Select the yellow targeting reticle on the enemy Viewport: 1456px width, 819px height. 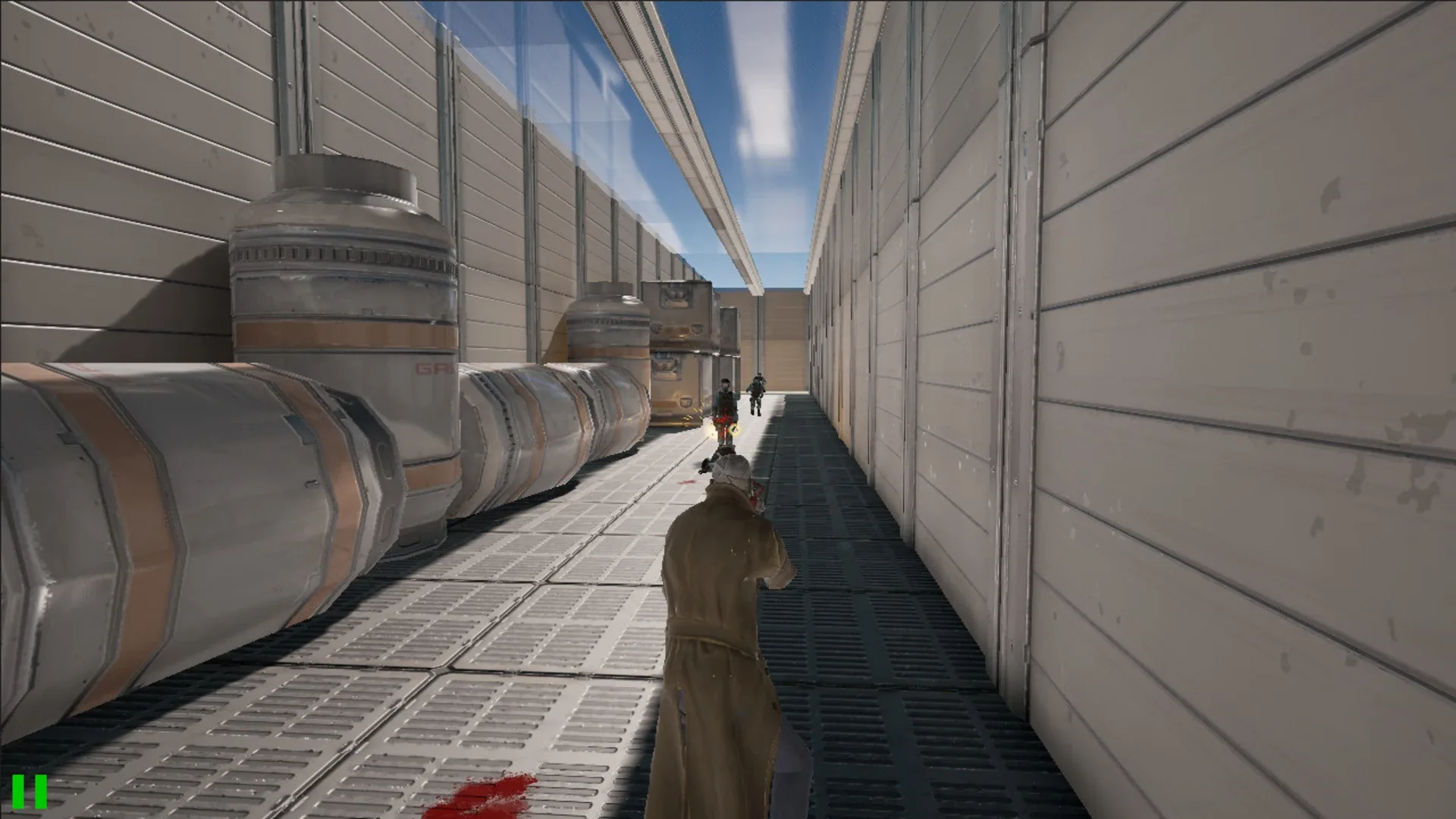coord(734,430)
